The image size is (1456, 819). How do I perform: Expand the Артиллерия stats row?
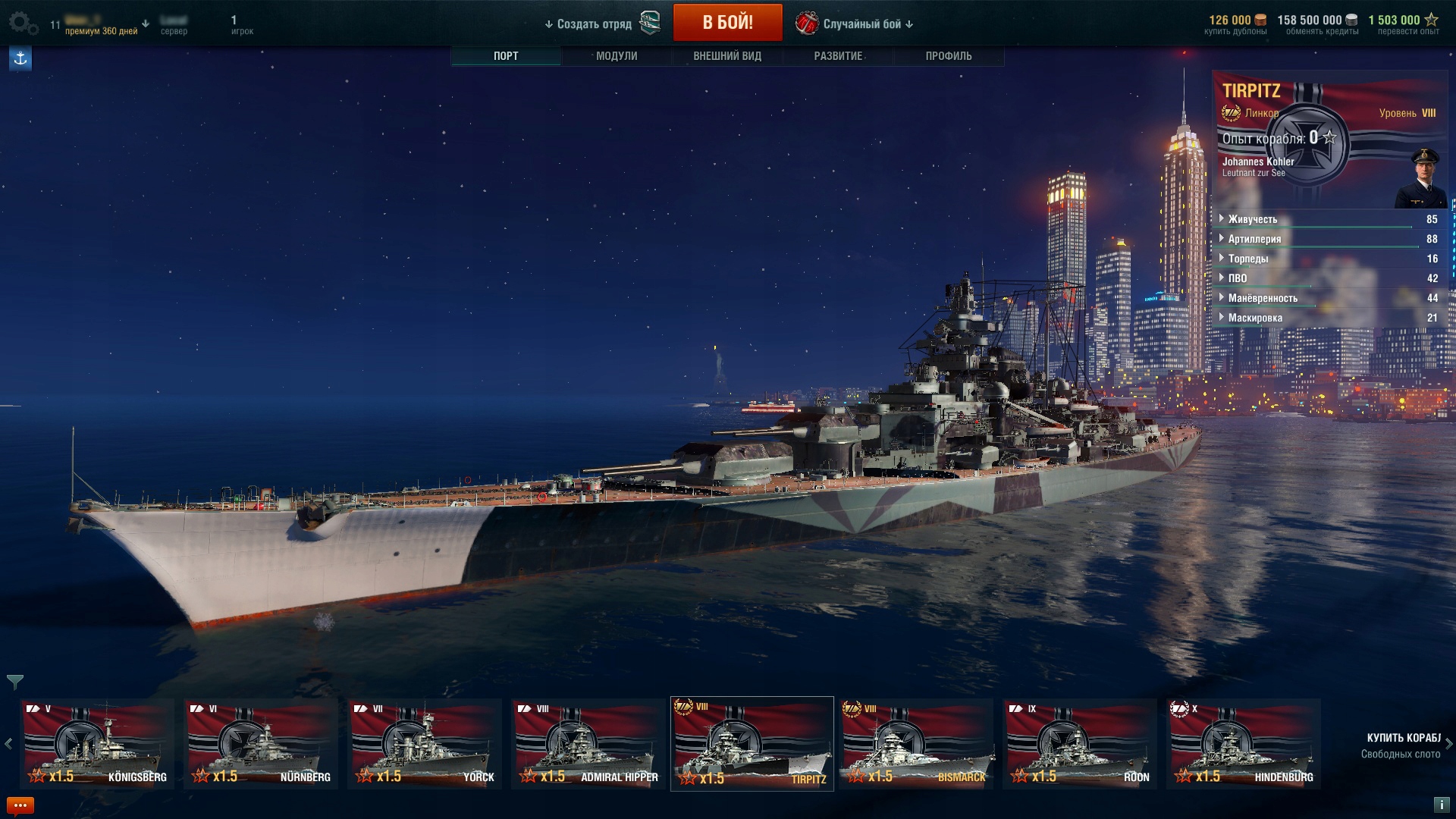[x=1254, y=239]
